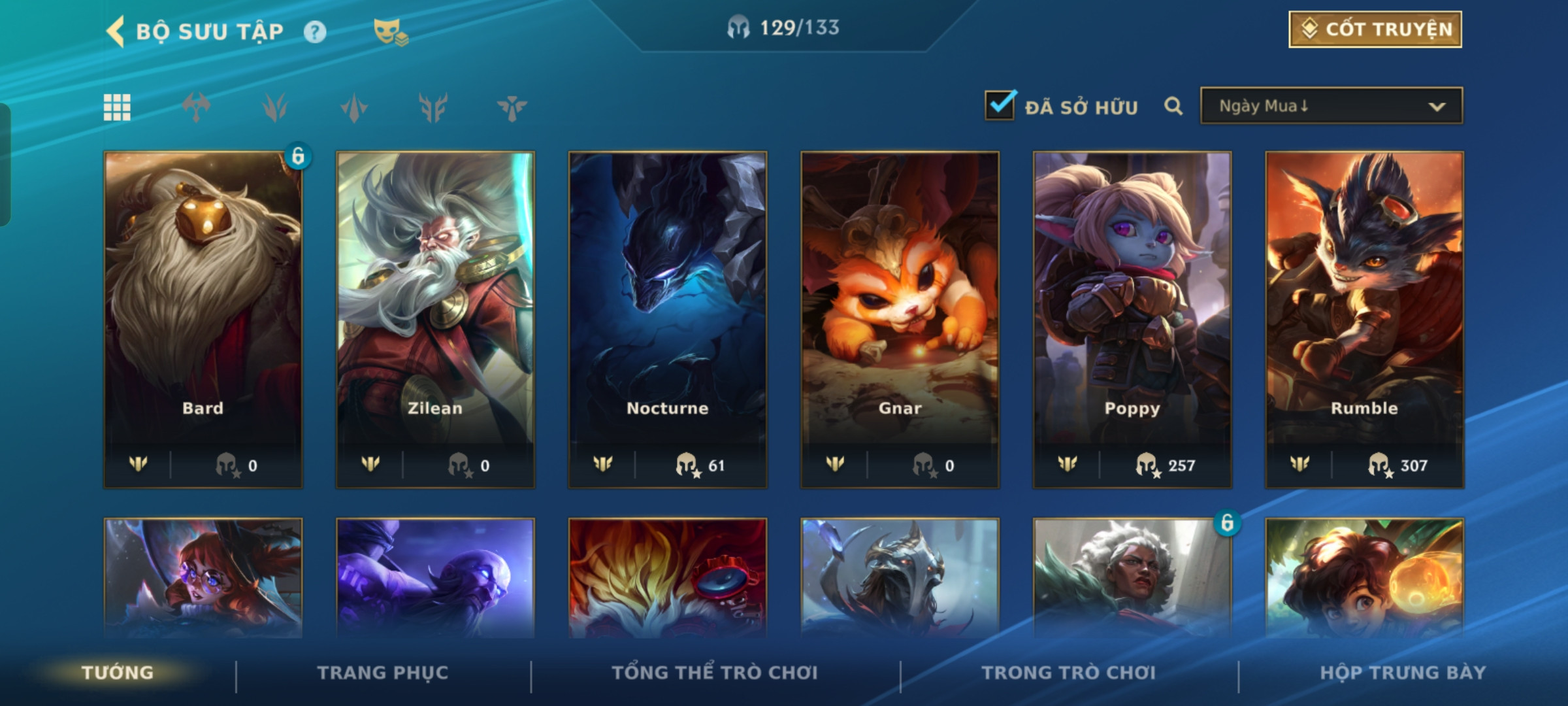Select the grid all-champions filter
Viewport: 1568px width, 706px height.
[x=118, y=107]
